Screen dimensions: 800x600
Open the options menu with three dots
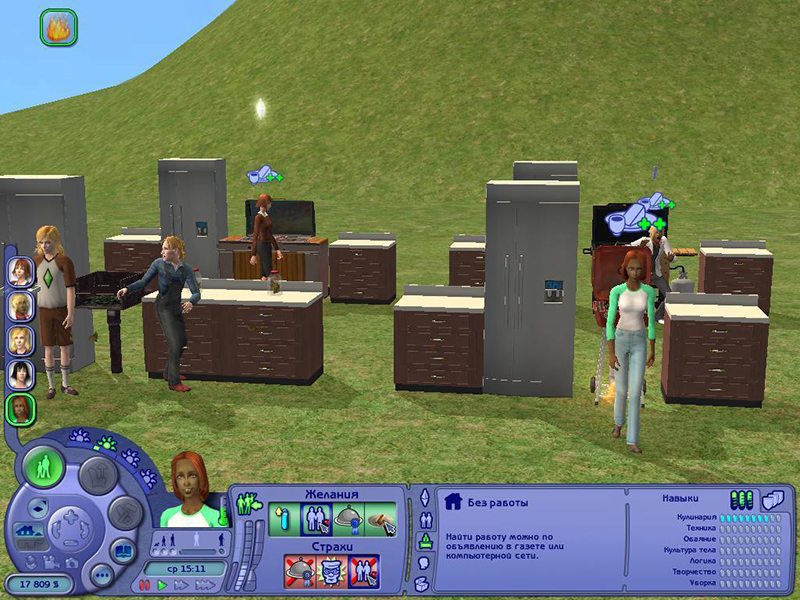coord(101,576)
